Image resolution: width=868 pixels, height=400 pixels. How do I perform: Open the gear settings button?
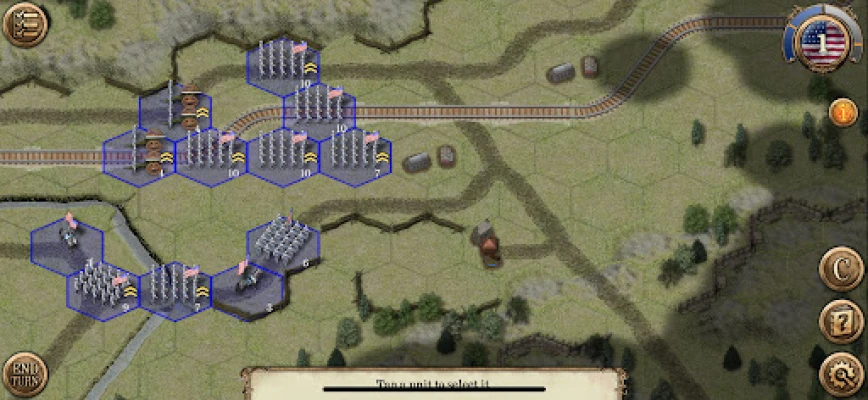click(841, 376)
